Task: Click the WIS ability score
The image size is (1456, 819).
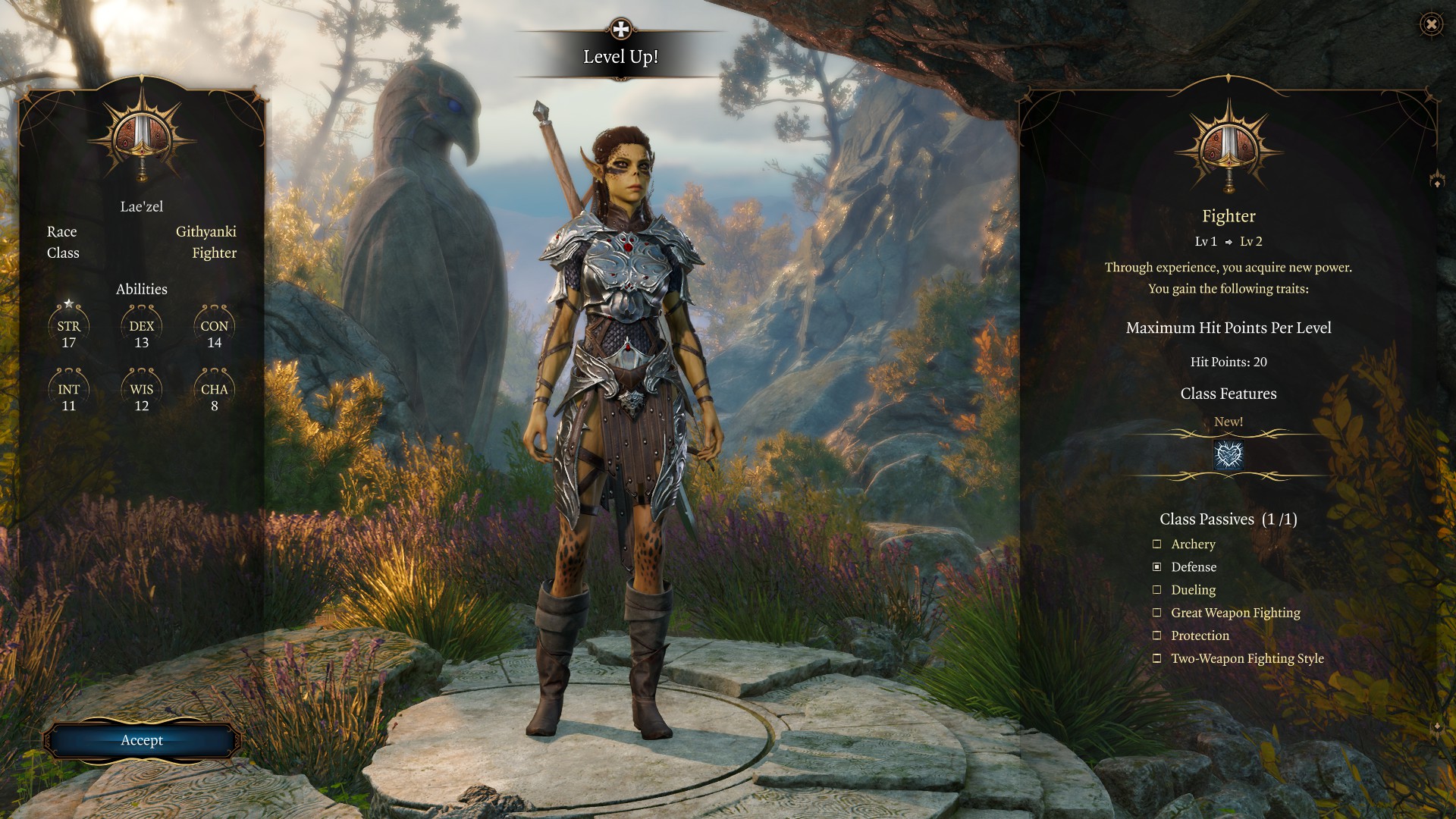Action: tap(142, 396)
